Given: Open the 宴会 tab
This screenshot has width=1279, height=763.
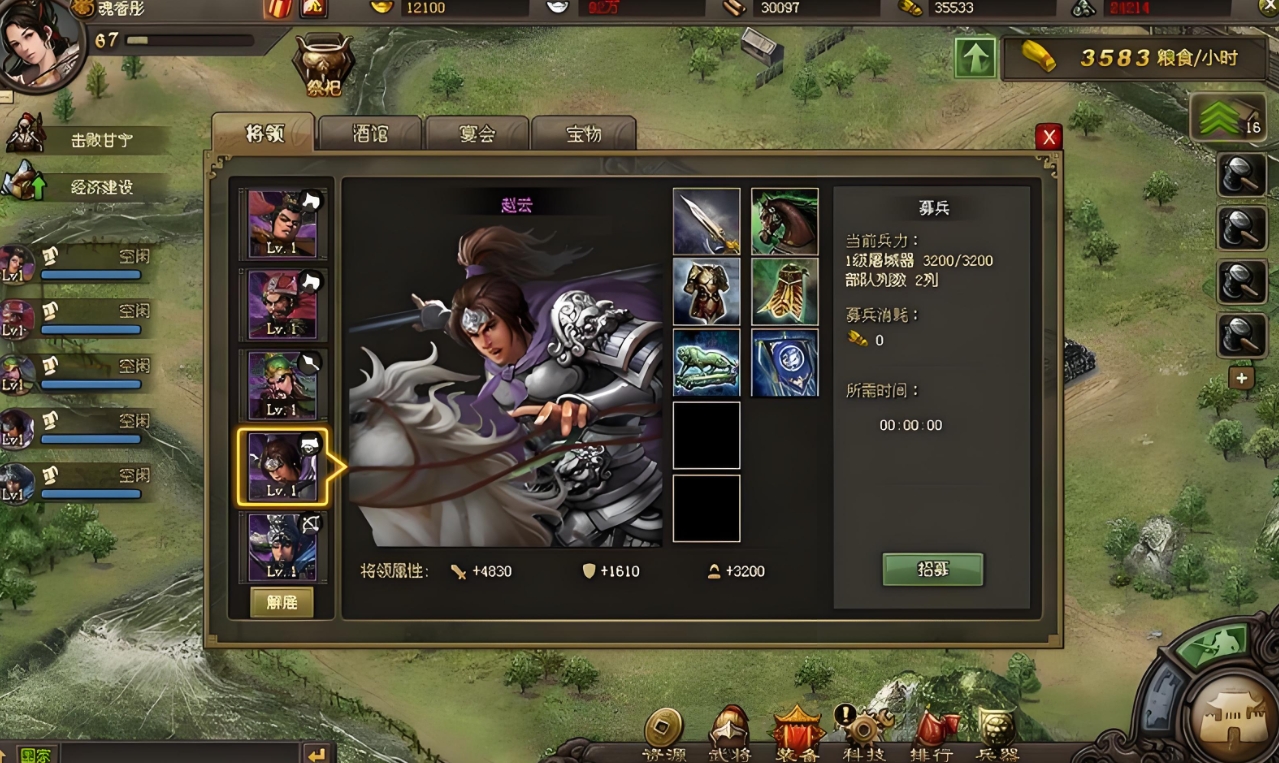Looking at the screenshot, I should 477,134.
